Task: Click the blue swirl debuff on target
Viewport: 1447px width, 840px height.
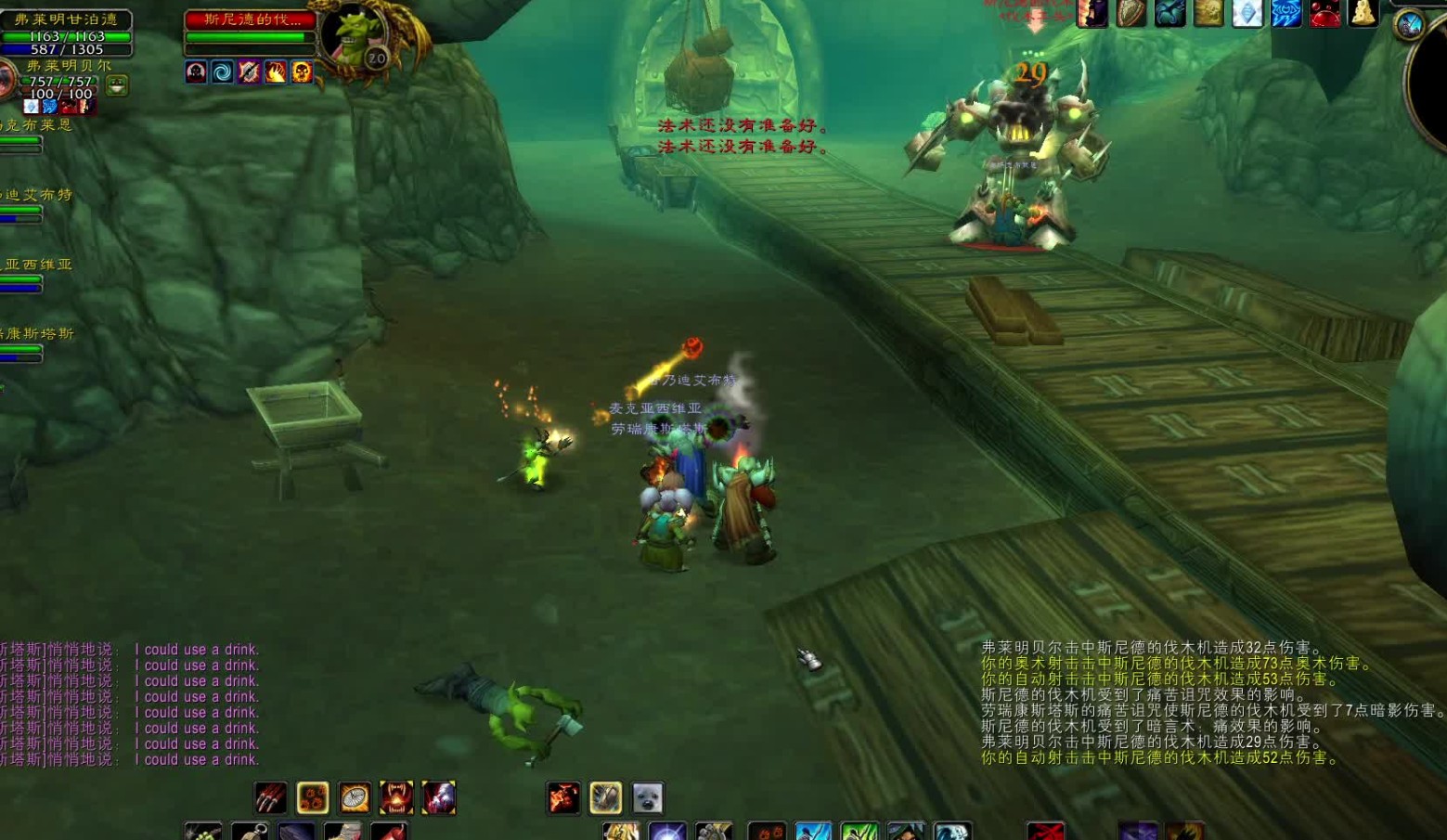Action: tap(223, 72)
